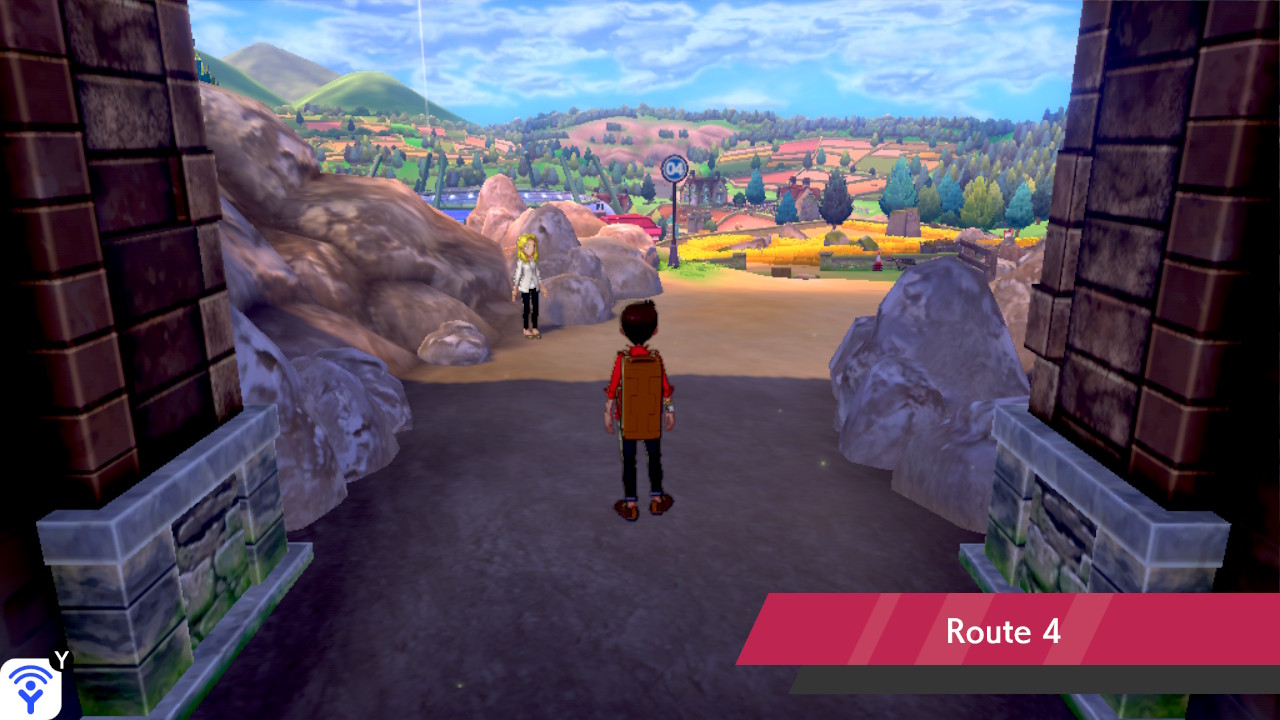Open the Y-Comm wireless icon
1280x720 pixels.
pyautogui.click(x=31, y=688)
